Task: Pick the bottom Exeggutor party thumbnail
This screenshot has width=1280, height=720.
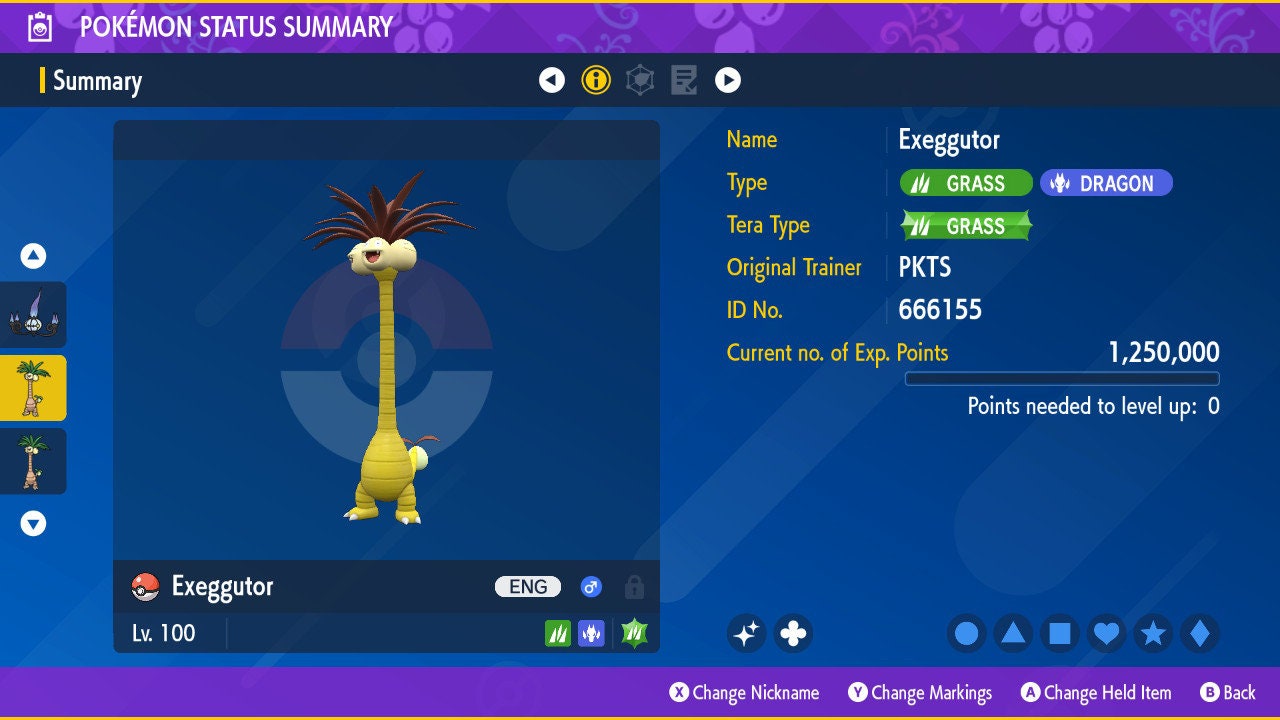Action: (33, 461)
